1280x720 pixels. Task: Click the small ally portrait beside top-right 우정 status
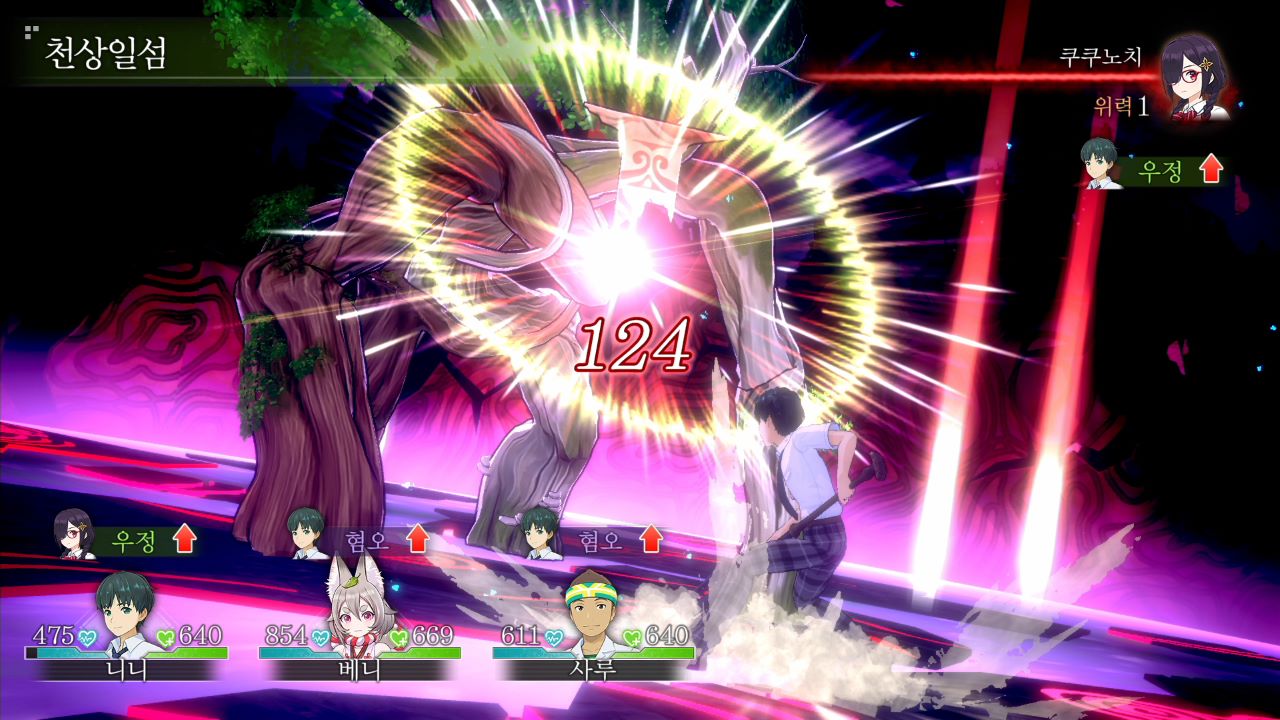click(1100, 170)
